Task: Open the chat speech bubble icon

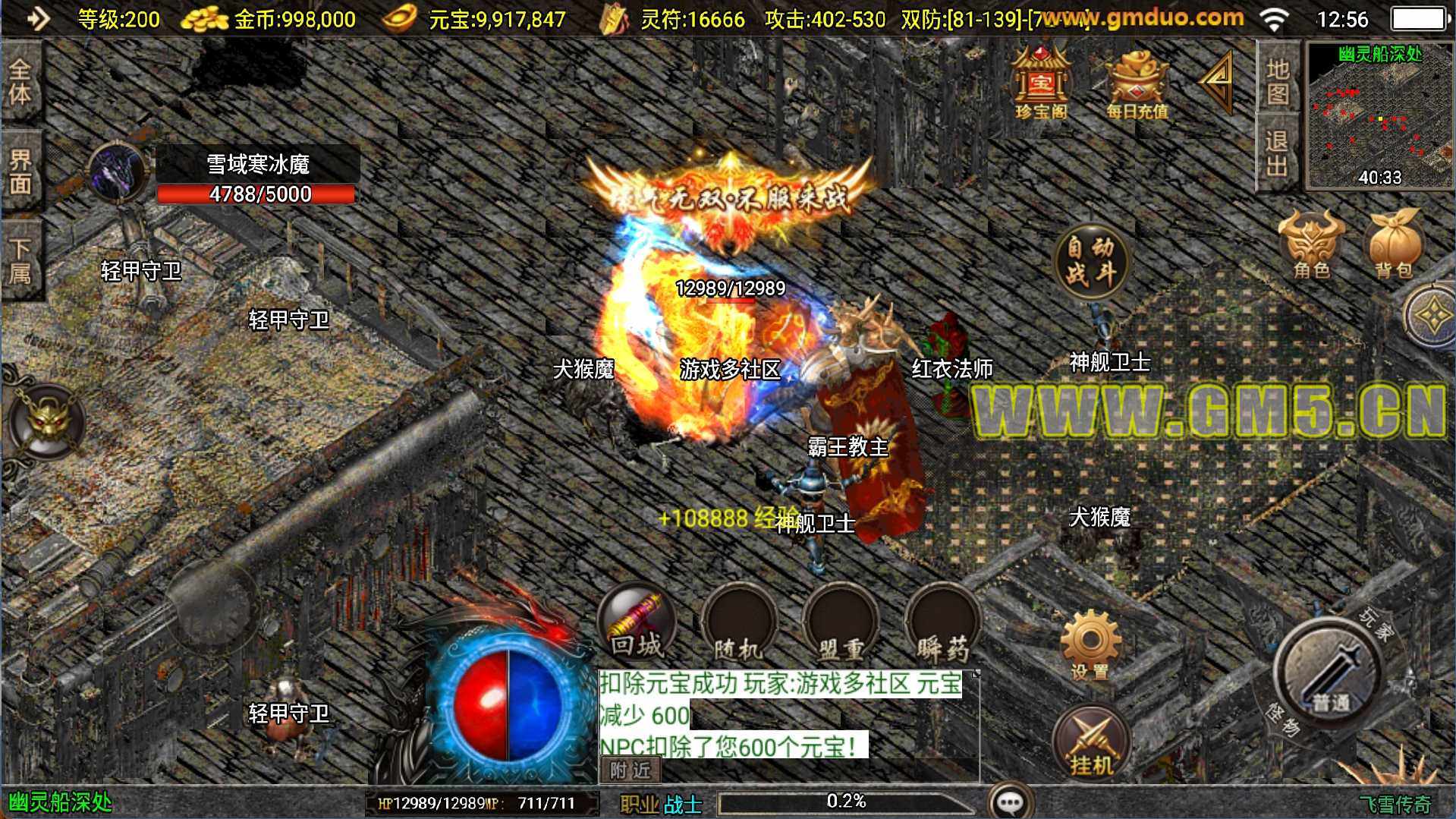Action: click(1010, 802)
